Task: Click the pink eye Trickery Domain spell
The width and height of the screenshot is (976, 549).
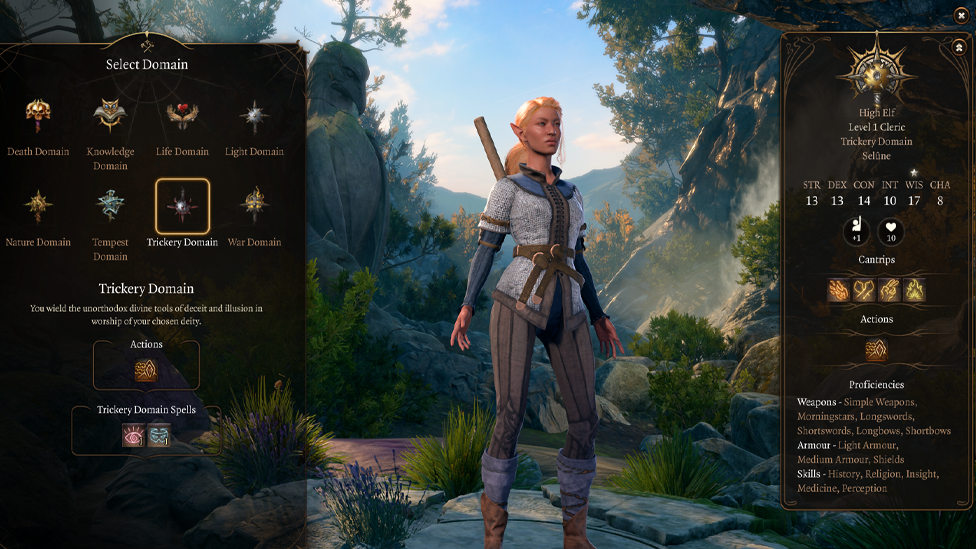Action: coord(133,435)
